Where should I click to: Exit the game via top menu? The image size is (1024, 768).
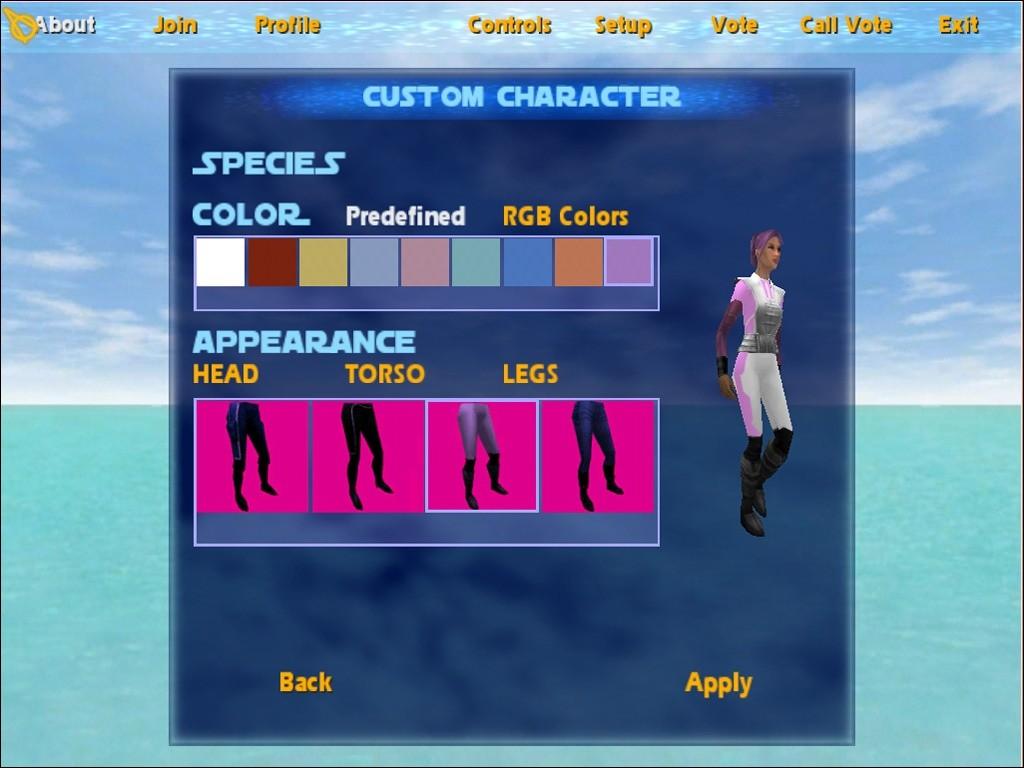(x=958, y=25)
